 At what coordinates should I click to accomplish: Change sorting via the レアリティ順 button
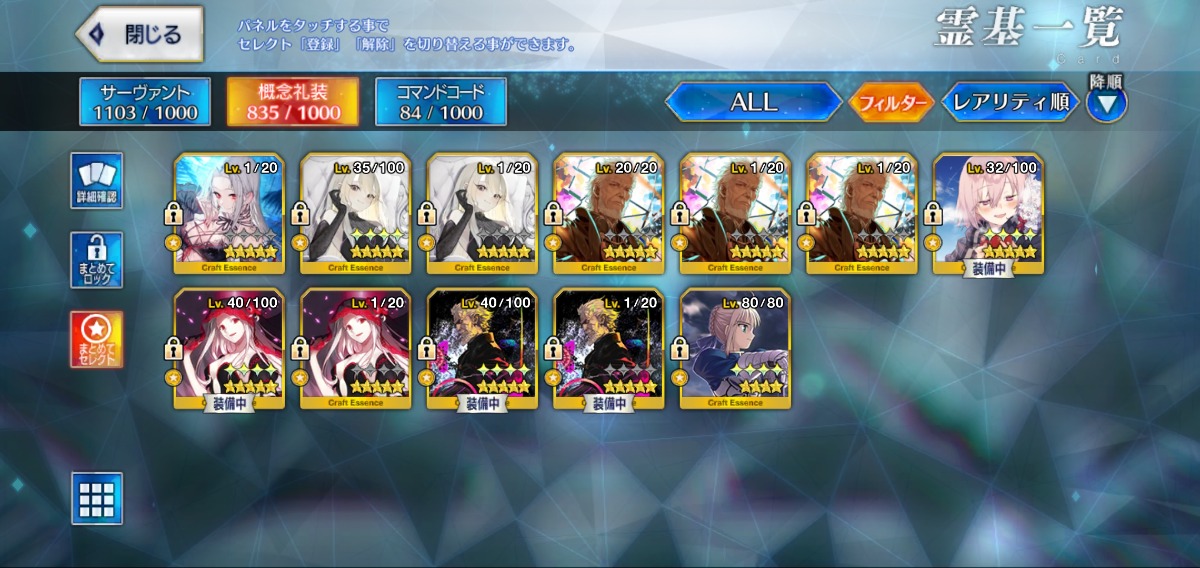(1010, 102)
